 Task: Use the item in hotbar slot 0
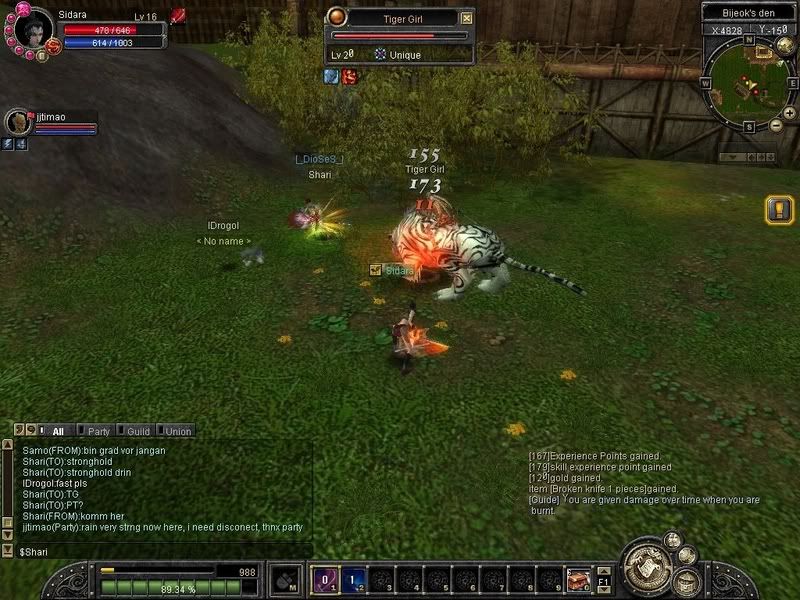pos(577,579)
